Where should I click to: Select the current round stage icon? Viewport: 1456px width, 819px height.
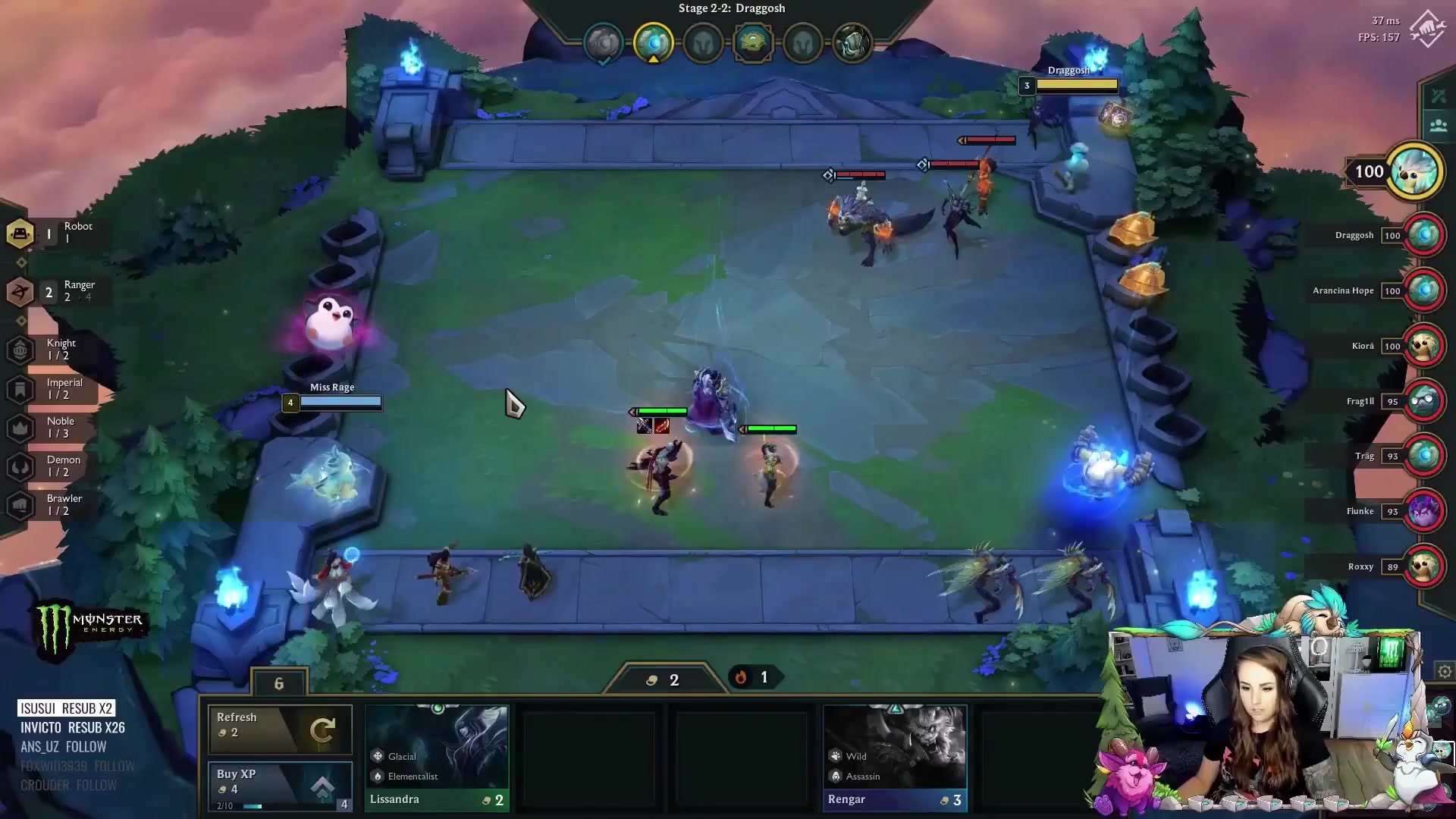653,42
